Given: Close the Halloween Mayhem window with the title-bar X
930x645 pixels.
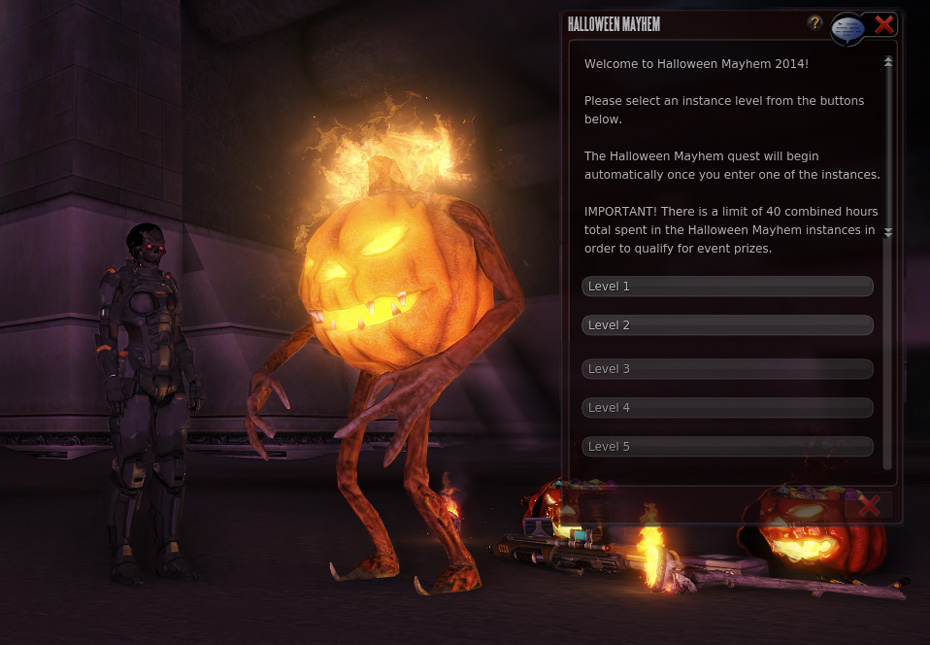Looking at the screenshot, I should (884, 24).
